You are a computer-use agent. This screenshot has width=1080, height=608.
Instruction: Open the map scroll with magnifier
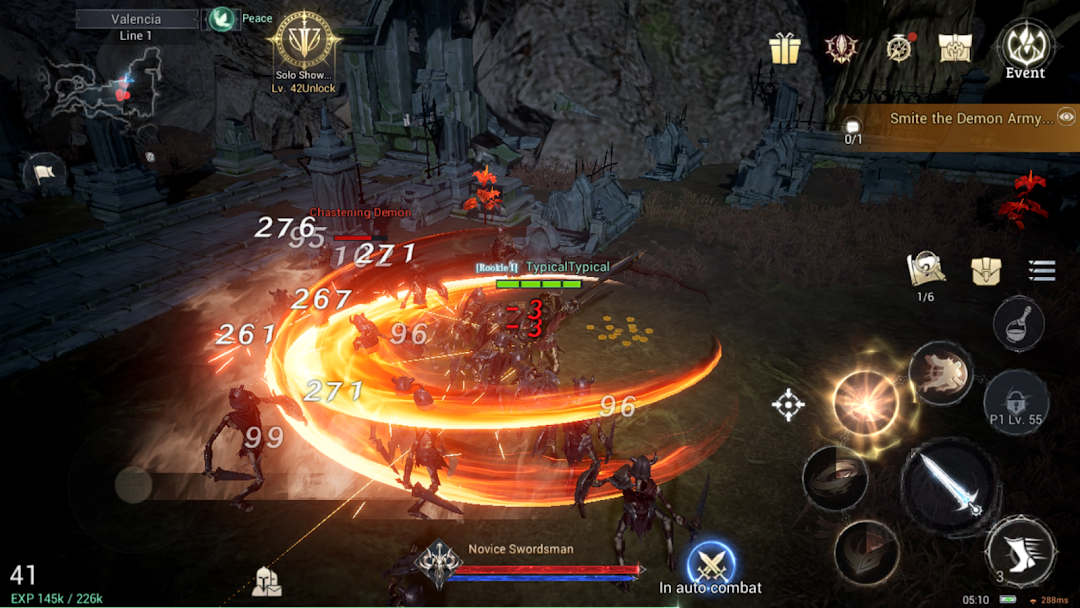[926, 269]
